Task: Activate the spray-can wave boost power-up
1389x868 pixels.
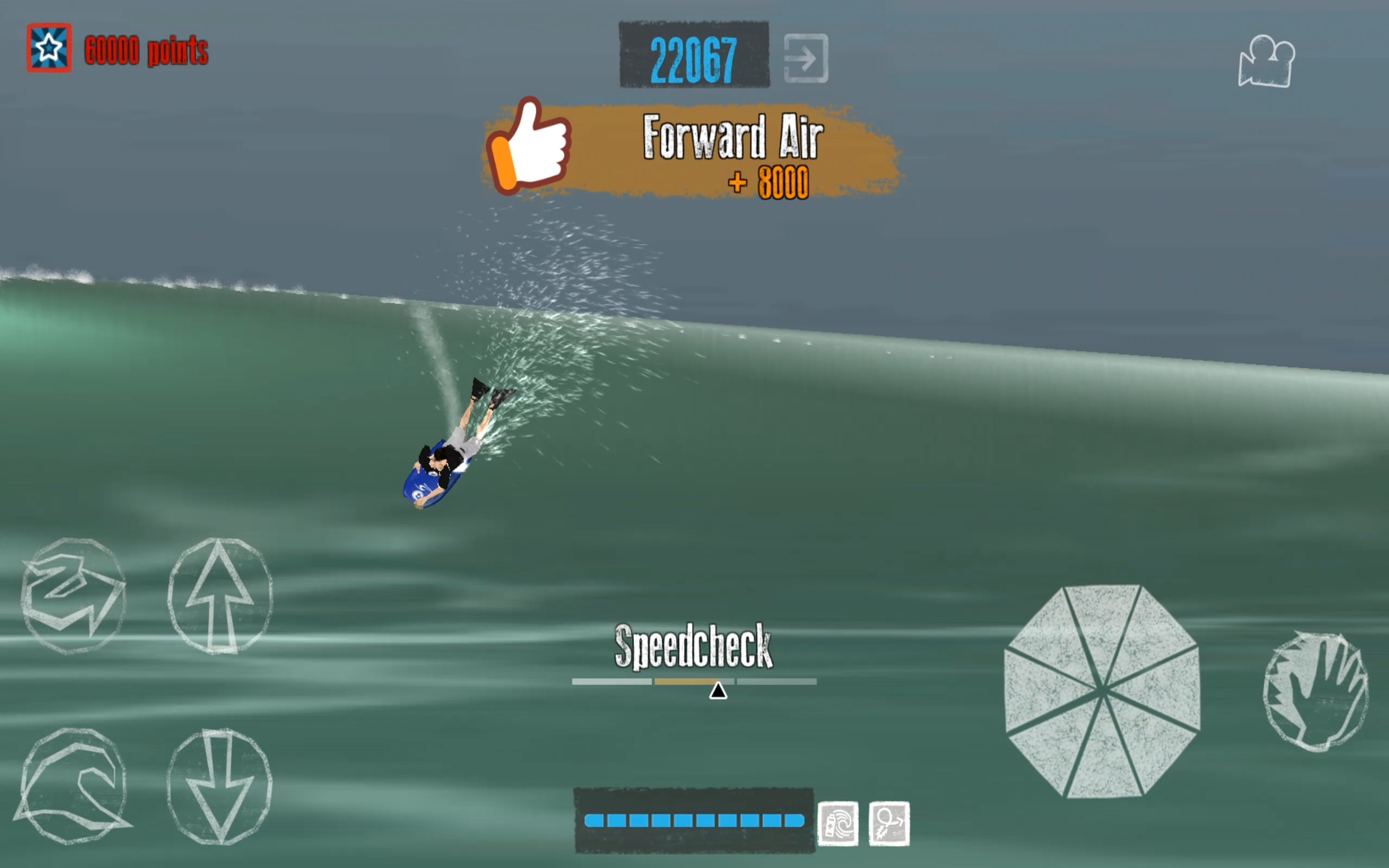Action: [x=838, y=822]
